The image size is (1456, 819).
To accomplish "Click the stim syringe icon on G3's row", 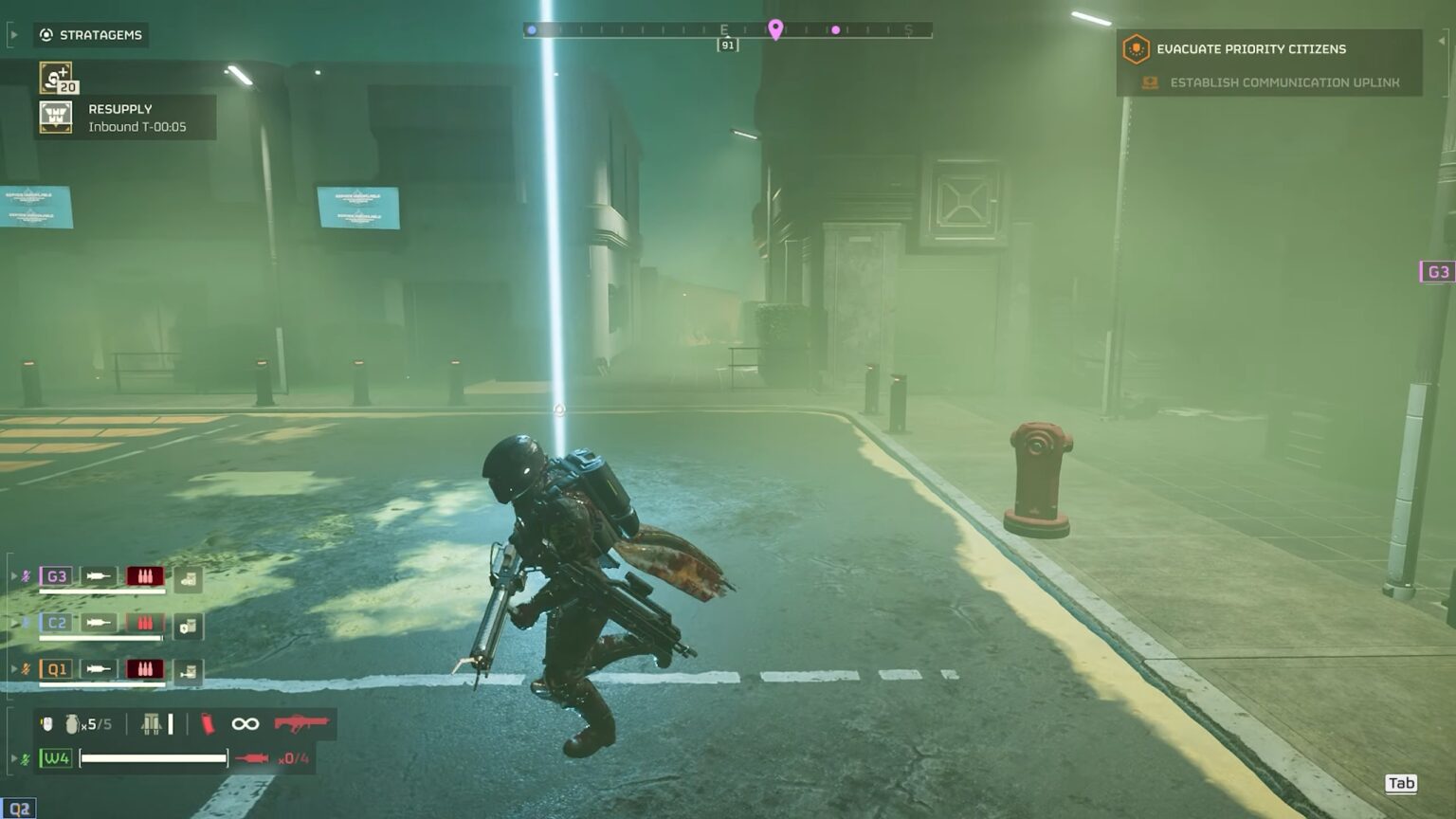I will 99,575.
